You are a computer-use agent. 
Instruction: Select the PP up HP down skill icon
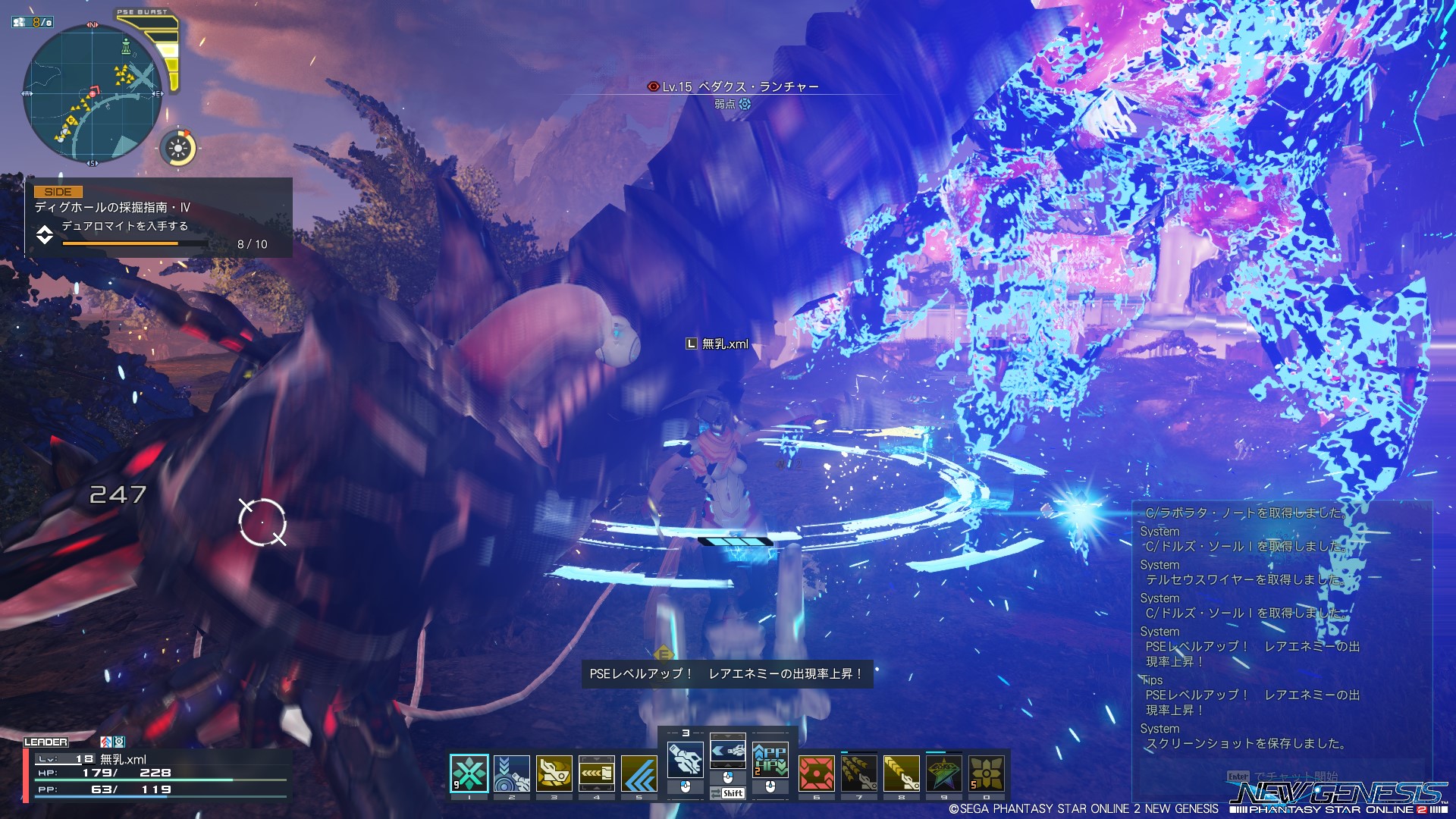tap(770, 759)
